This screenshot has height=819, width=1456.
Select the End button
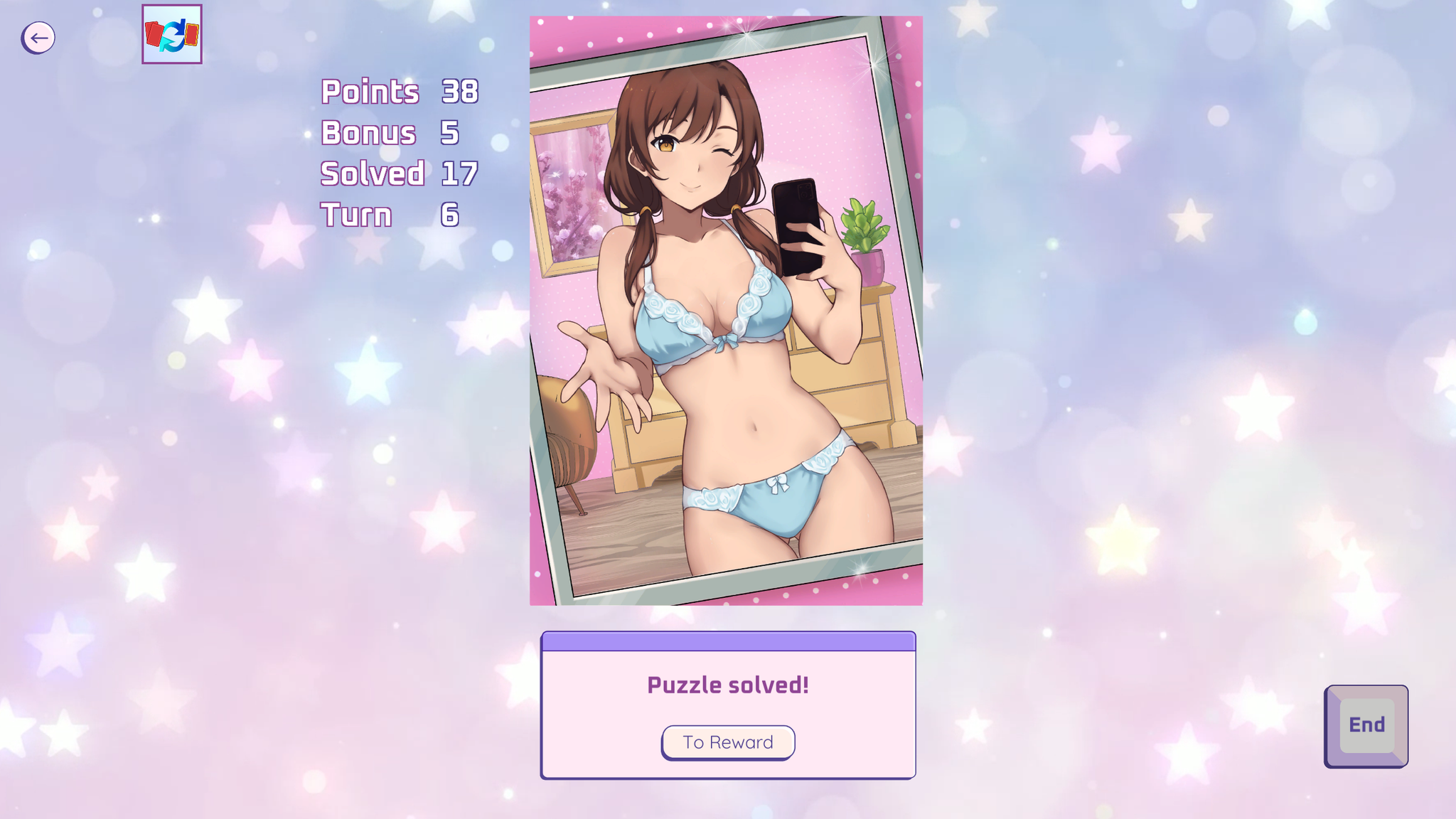coord(1366,725)
